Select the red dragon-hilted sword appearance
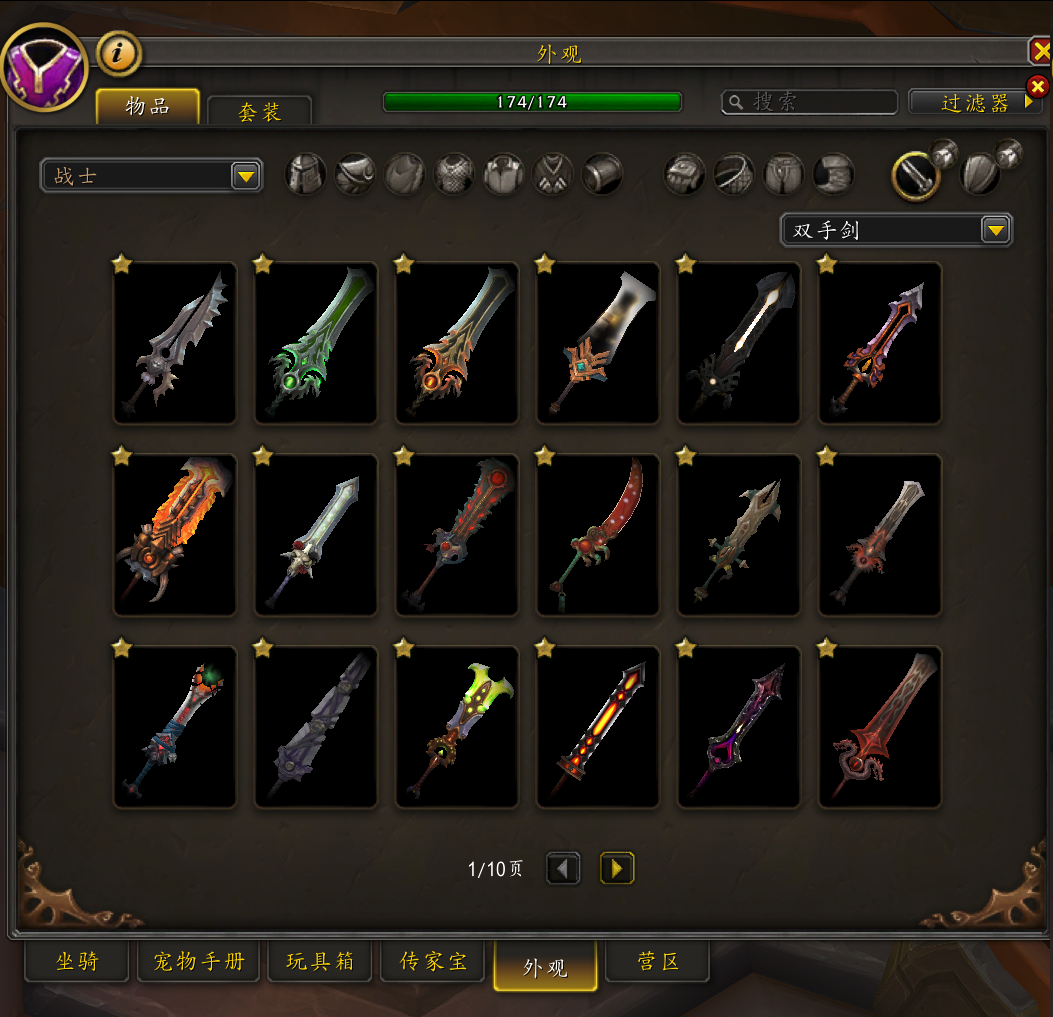Viewport: 1053px width, 1017px height. coord(880,727)
